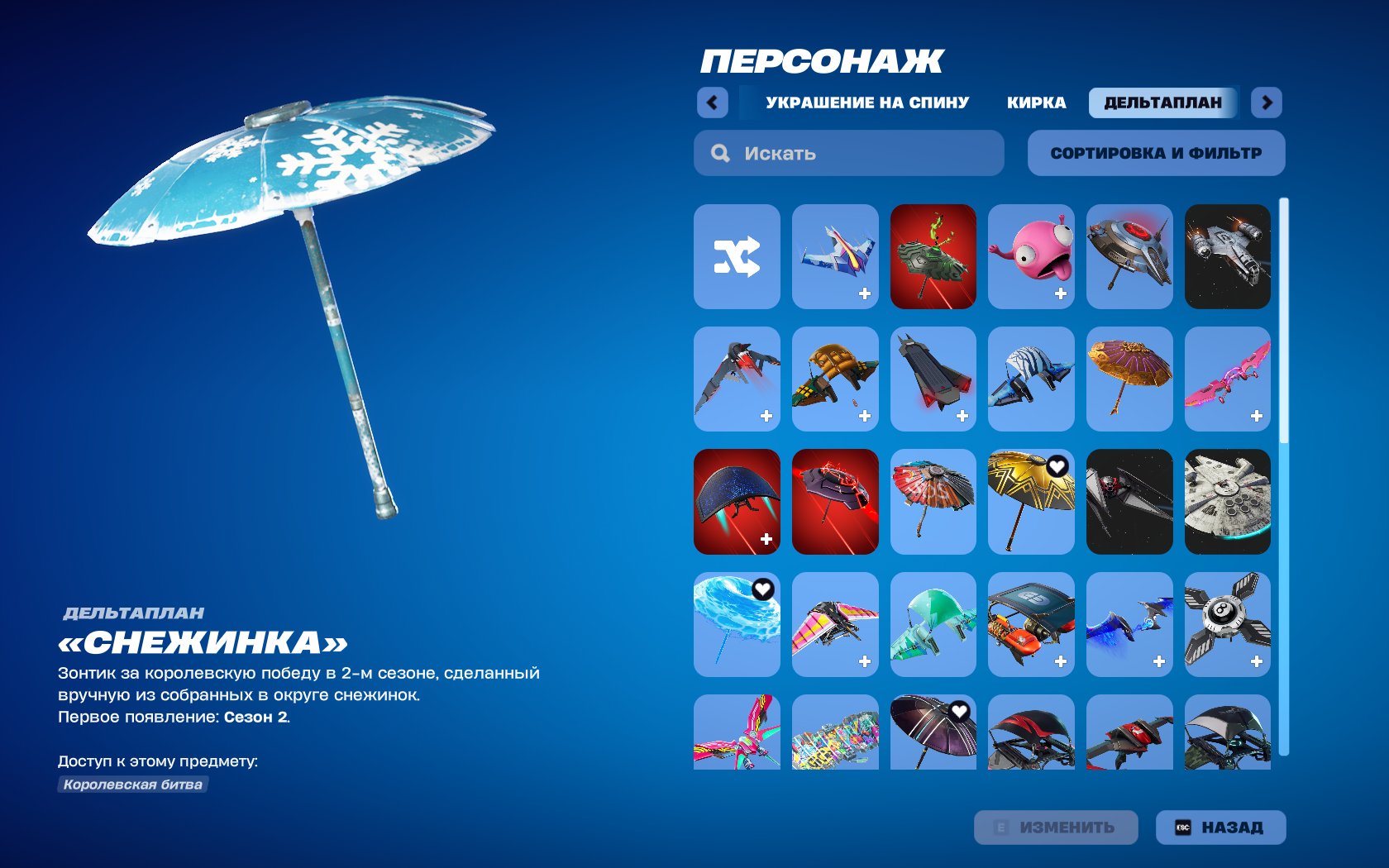Viewport: 1389px width, 868px height.
Task: Select the Millennium Falcon glider
Action: pyautogui.click(x=1228, y=502)
